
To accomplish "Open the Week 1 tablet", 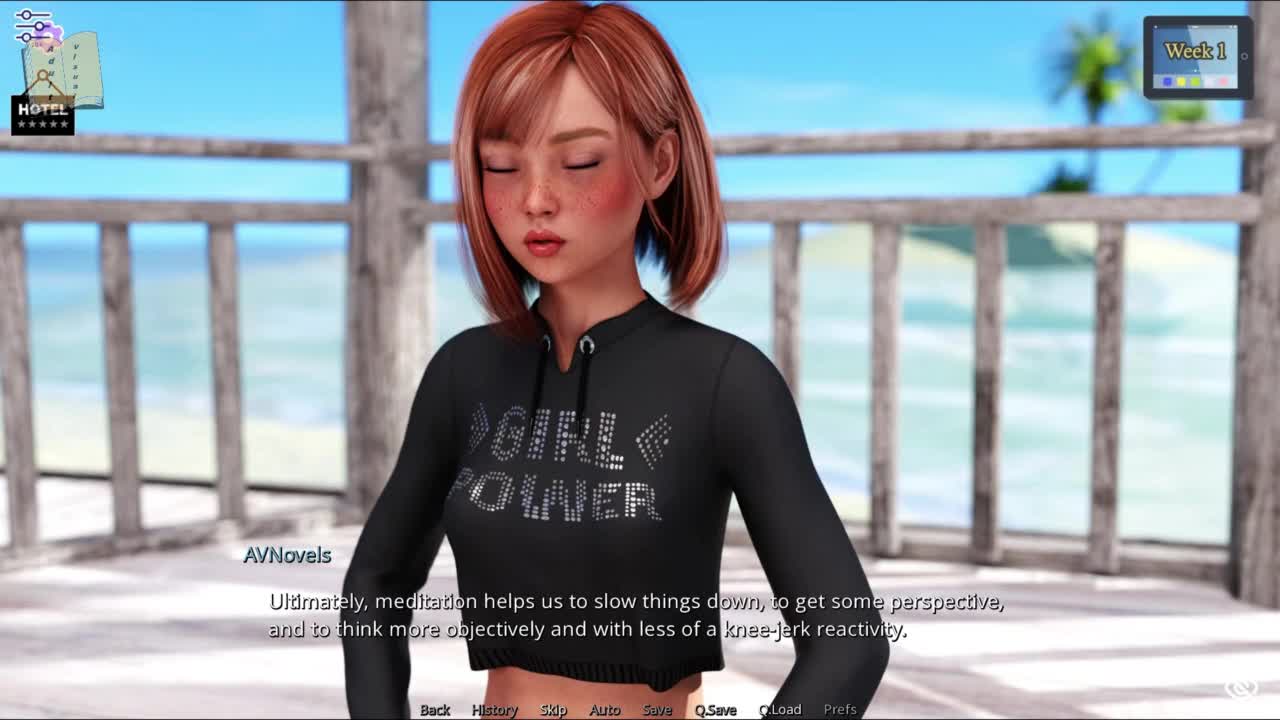I will tap(1197, 57).
